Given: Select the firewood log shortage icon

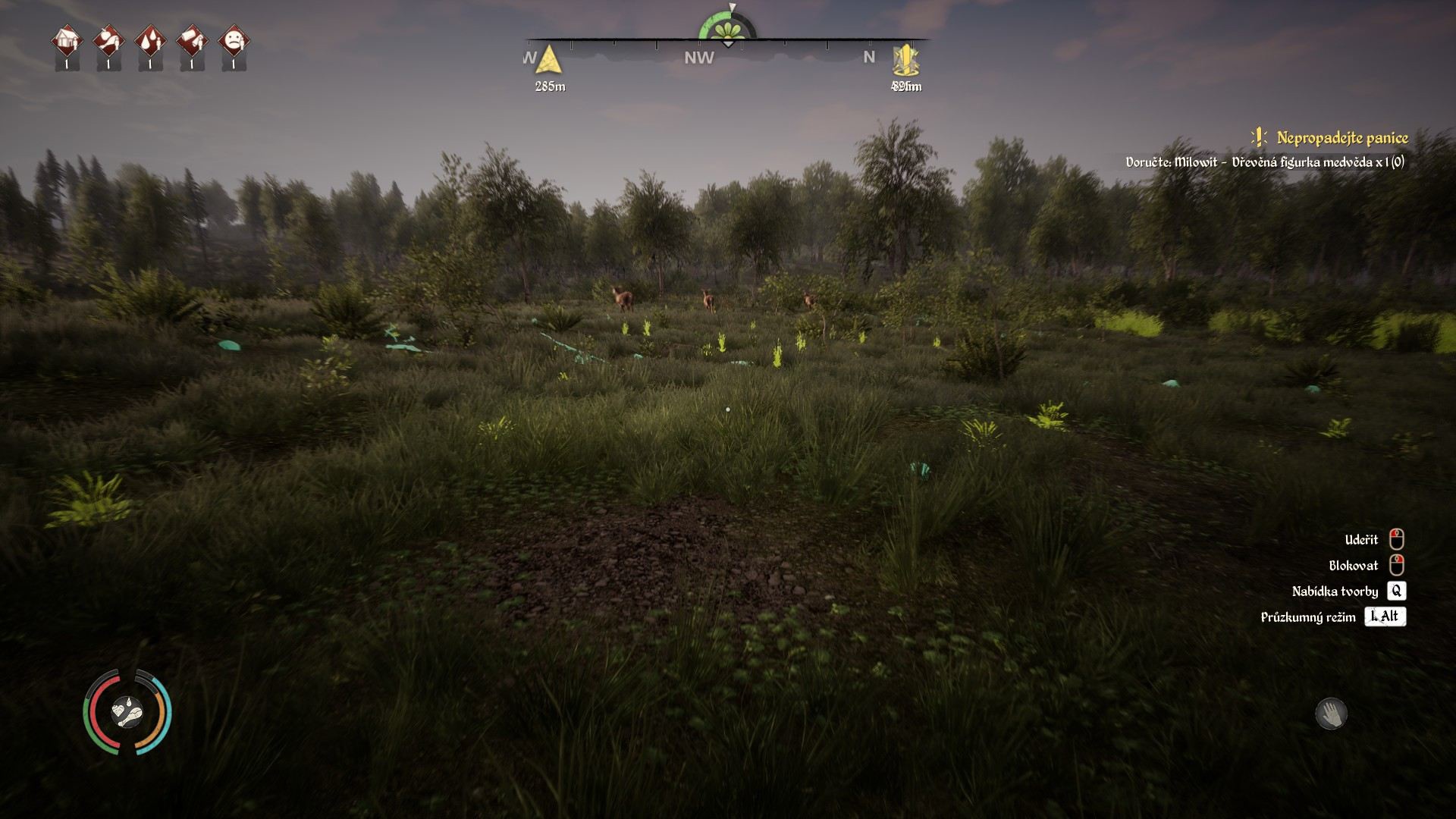Looking at the screenshot, I should tap(192, 41).
